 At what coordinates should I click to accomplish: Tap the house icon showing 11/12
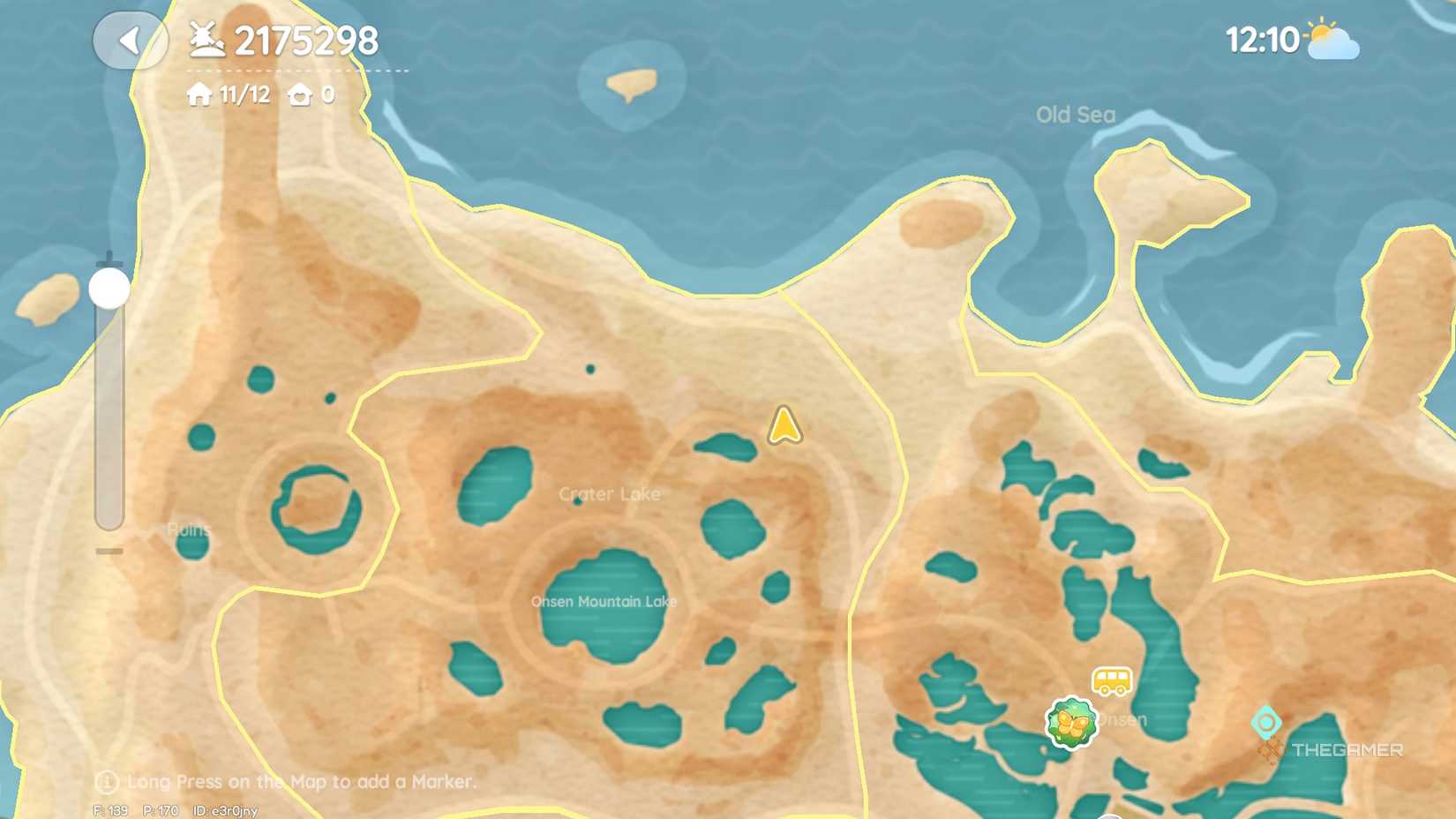198,94
